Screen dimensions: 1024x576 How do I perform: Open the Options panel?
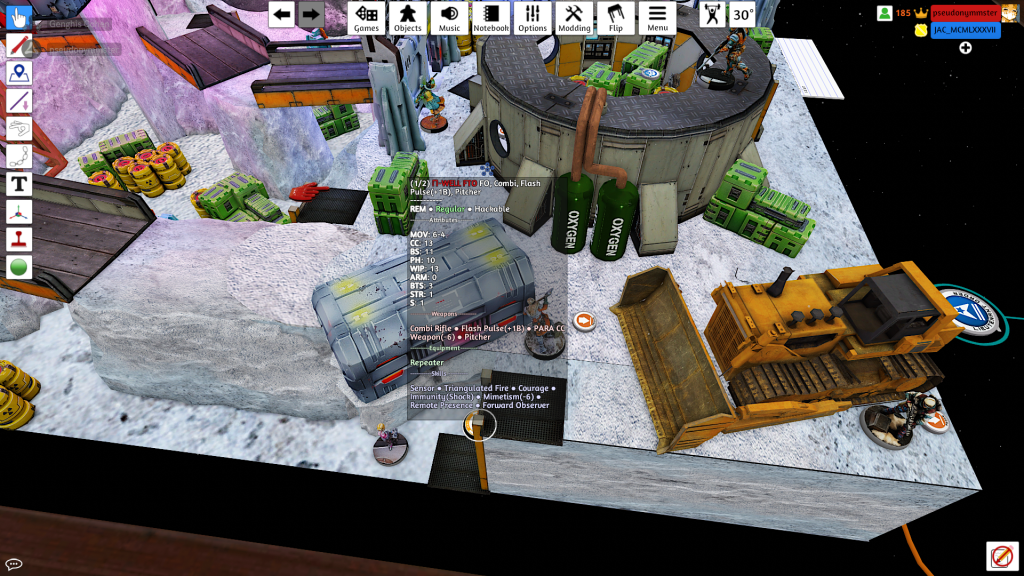tap(532, 18)
